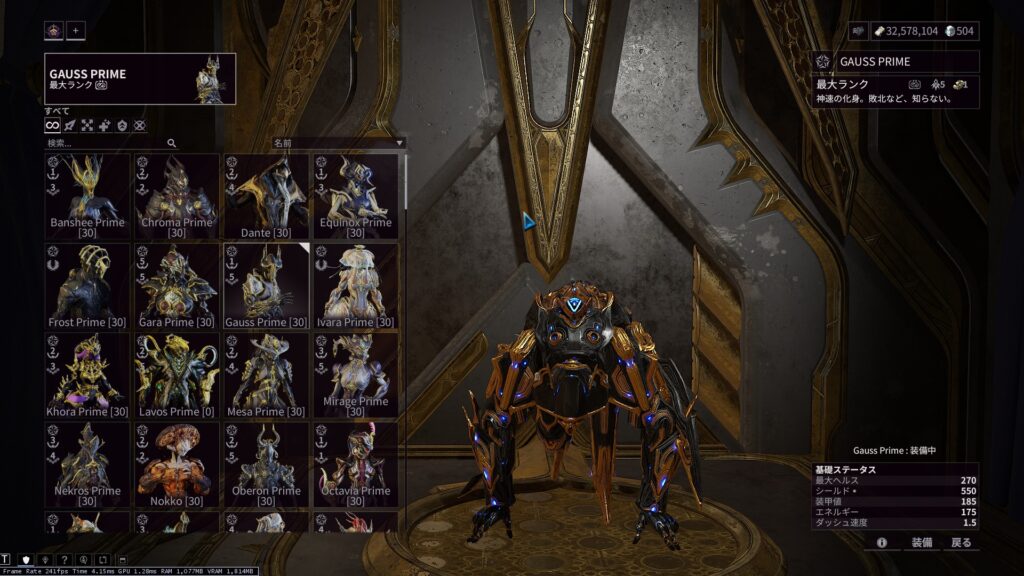Confirm with the 装備 equip button
The width and height of the screenshot is (1024, 576).
pos(921,542)
